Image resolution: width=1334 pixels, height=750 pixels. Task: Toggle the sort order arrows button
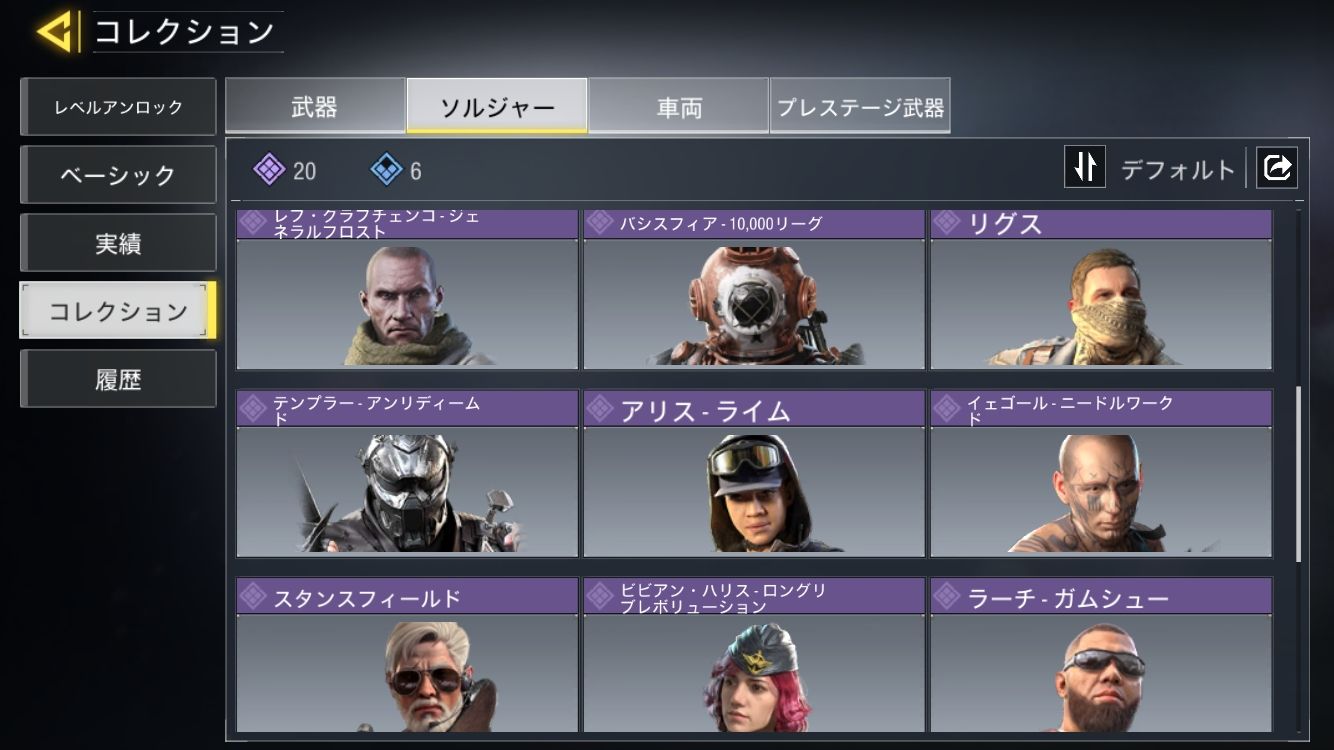[1085, 167]
